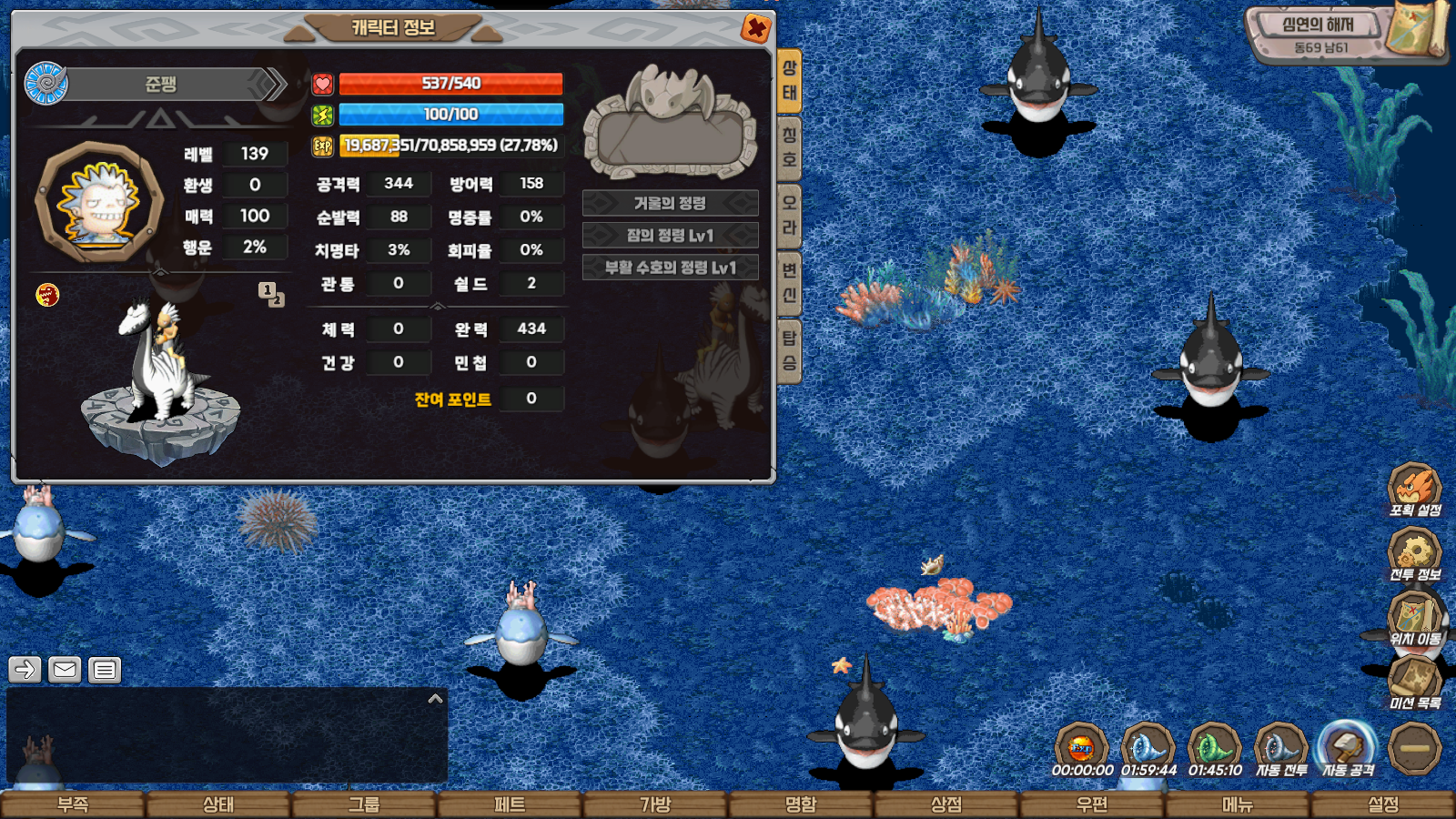
Task: Open the 설정 settings menu
Action: click(x=1383, y=804)
